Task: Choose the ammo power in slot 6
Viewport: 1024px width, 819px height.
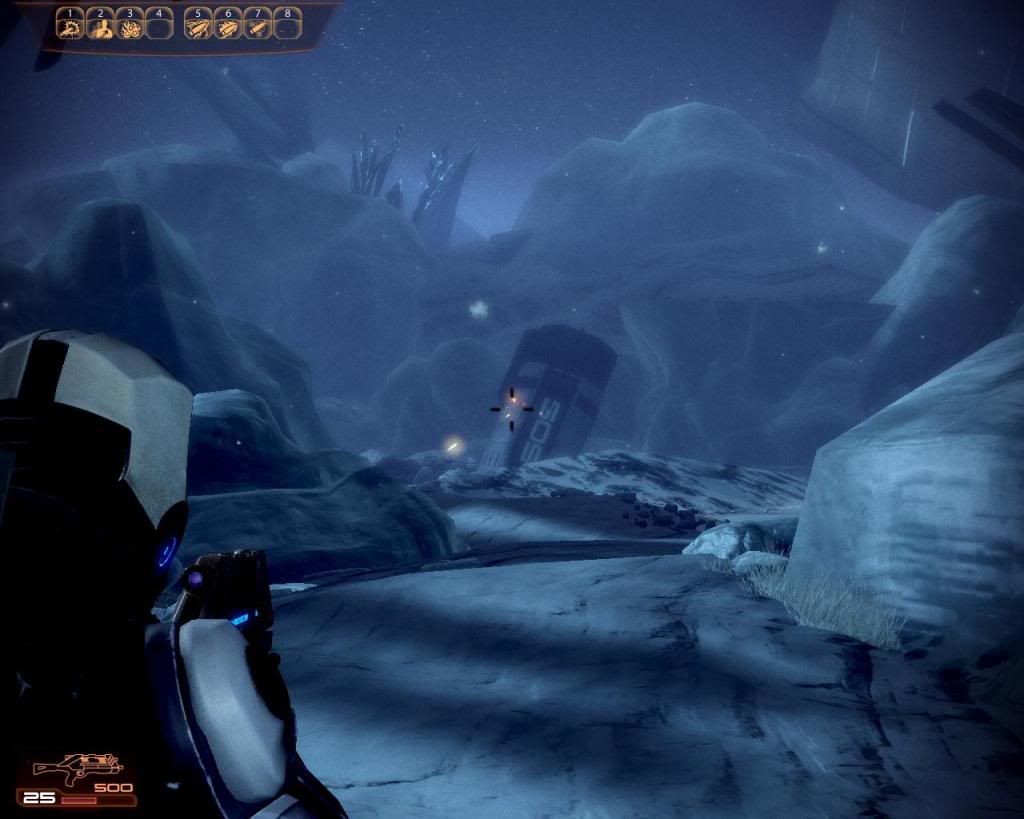Action: [229, 27]
